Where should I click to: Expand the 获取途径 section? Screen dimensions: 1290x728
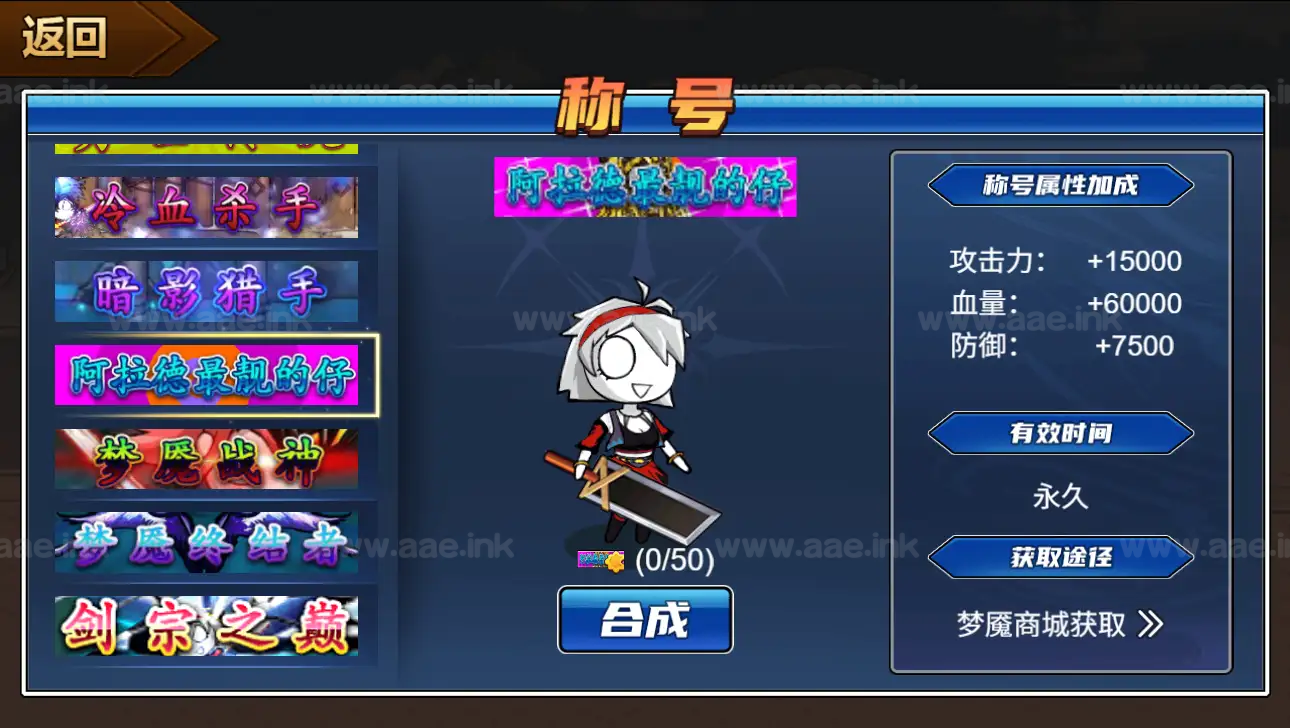(1059, 559)
